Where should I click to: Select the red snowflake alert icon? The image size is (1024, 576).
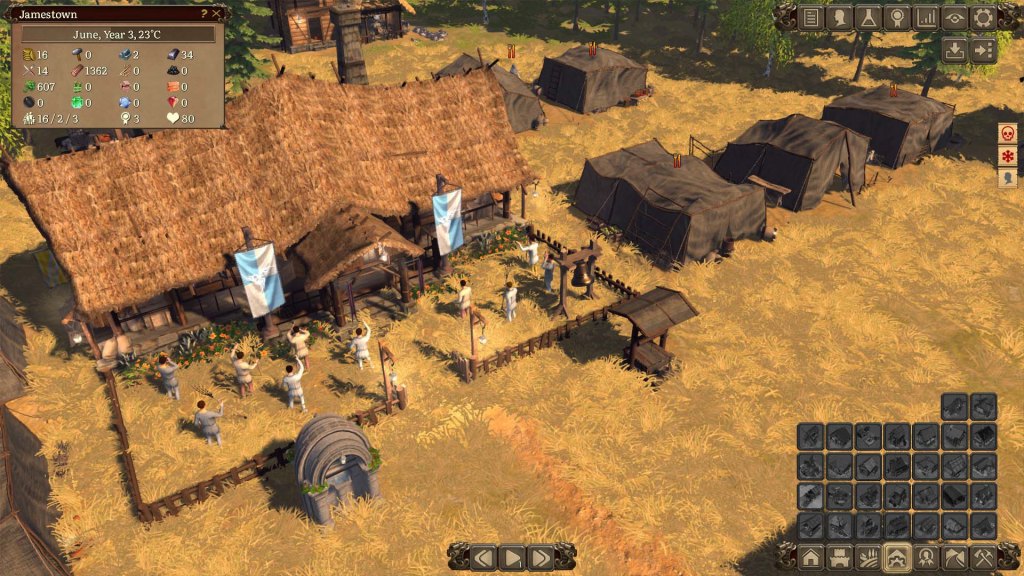pos(1008,156)
